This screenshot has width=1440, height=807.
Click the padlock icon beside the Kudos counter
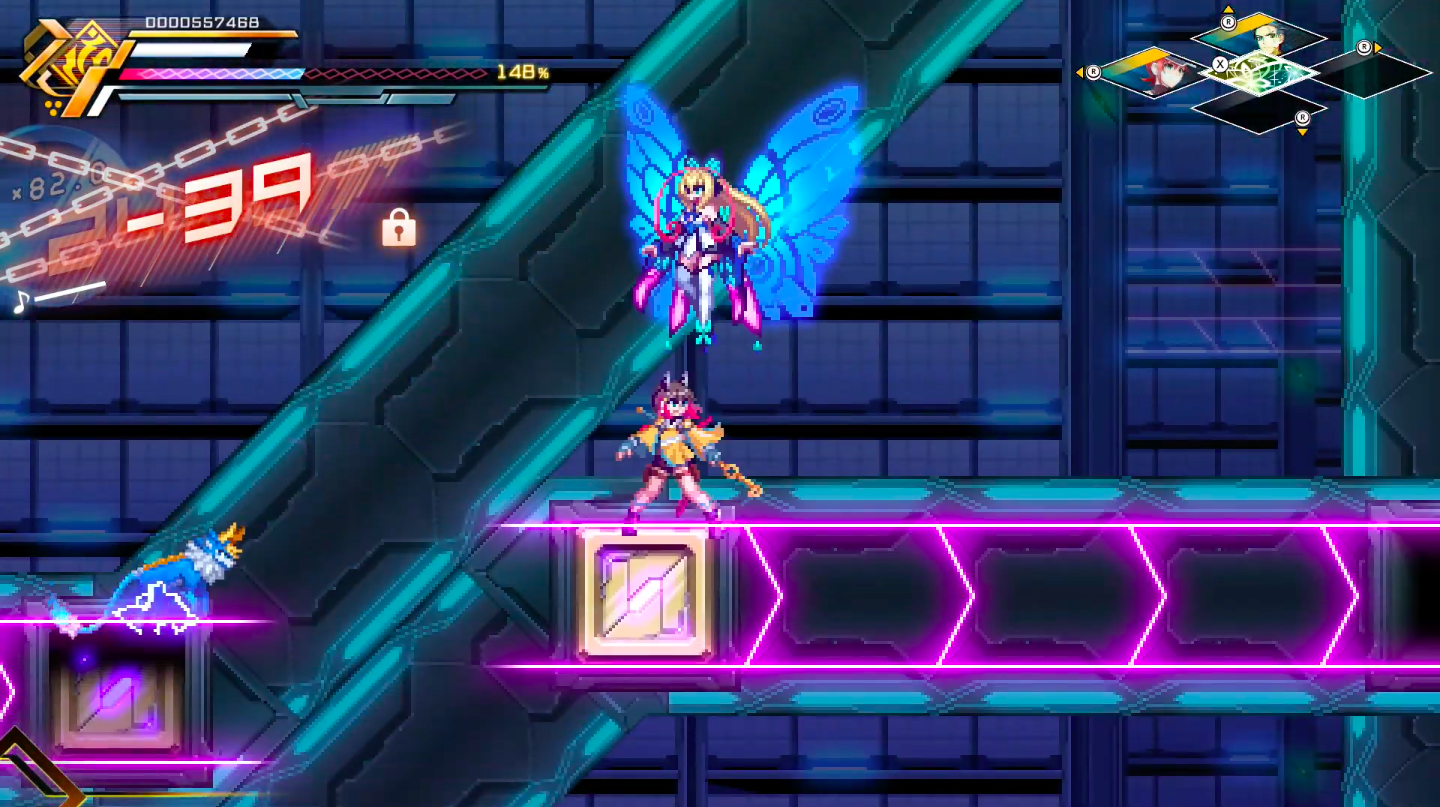pyautogui.click(x=398, y=229)
